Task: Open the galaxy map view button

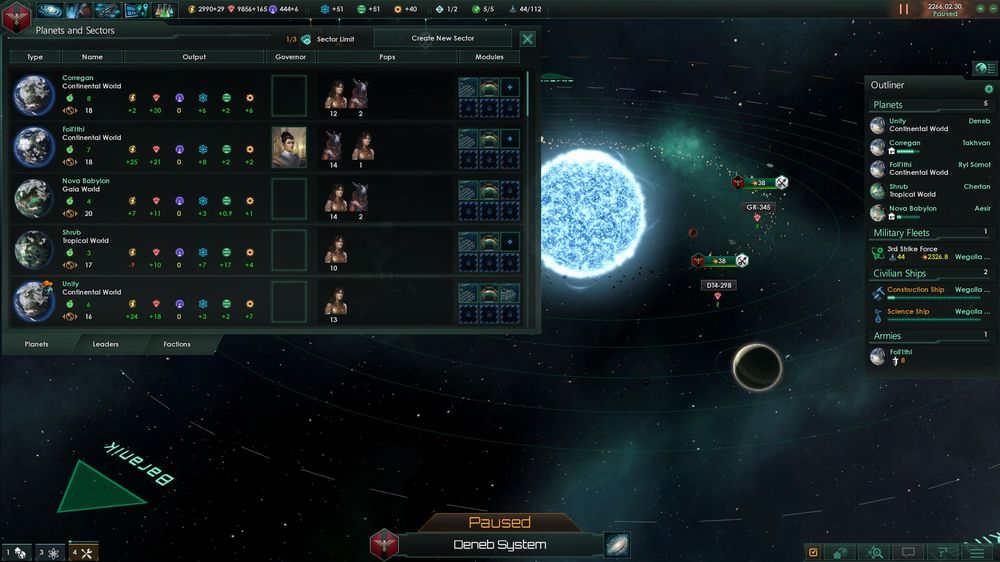Action: [617, 545]
